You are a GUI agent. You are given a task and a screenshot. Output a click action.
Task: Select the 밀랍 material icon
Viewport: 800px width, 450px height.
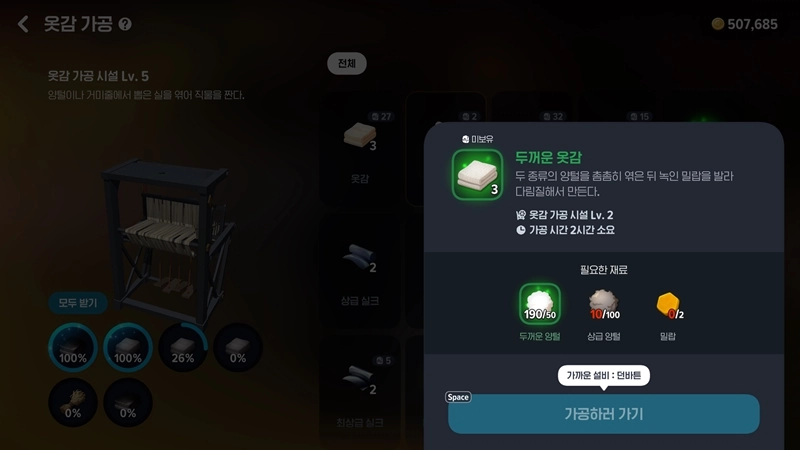point(668,305)
